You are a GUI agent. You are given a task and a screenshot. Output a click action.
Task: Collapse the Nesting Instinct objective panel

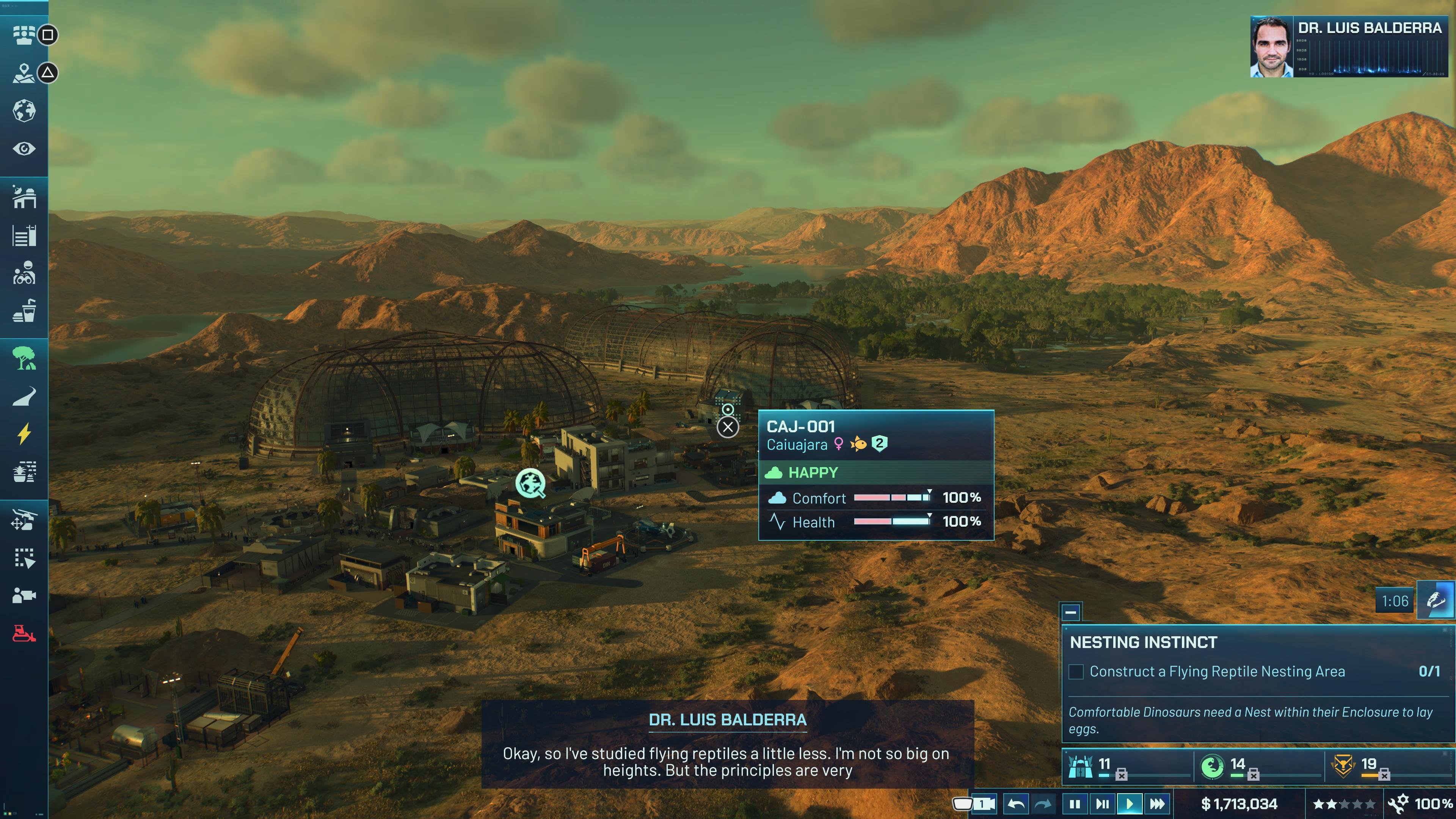[x=1070, y=612]
